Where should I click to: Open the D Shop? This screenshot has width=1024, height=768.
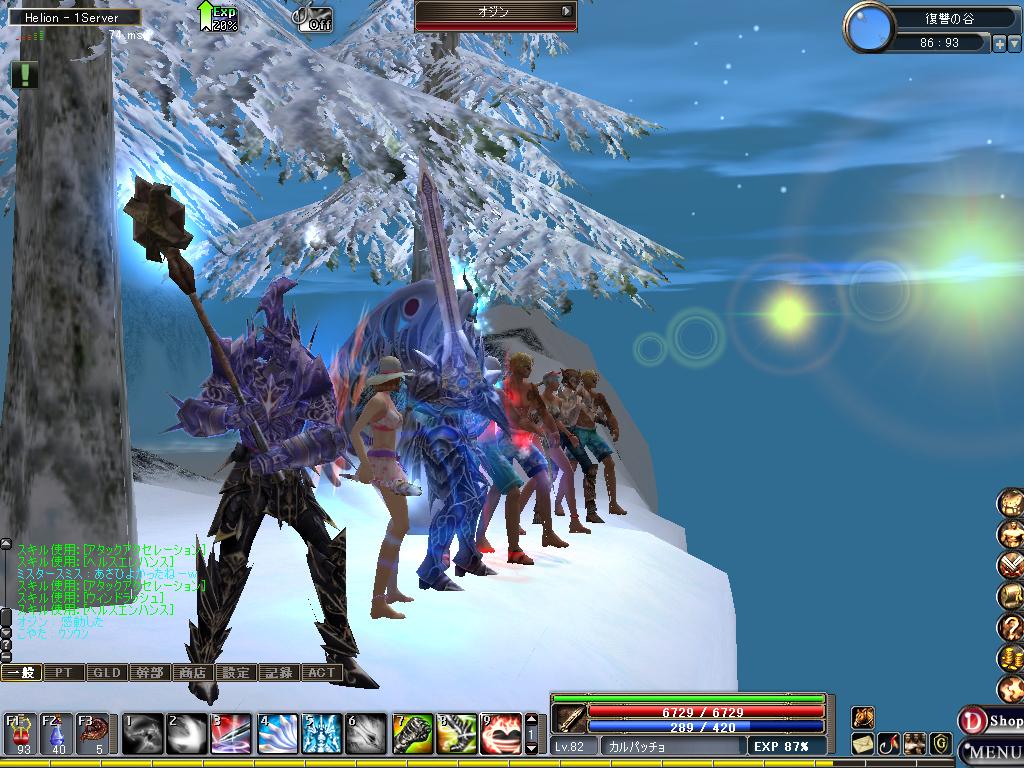pos(990,720)
